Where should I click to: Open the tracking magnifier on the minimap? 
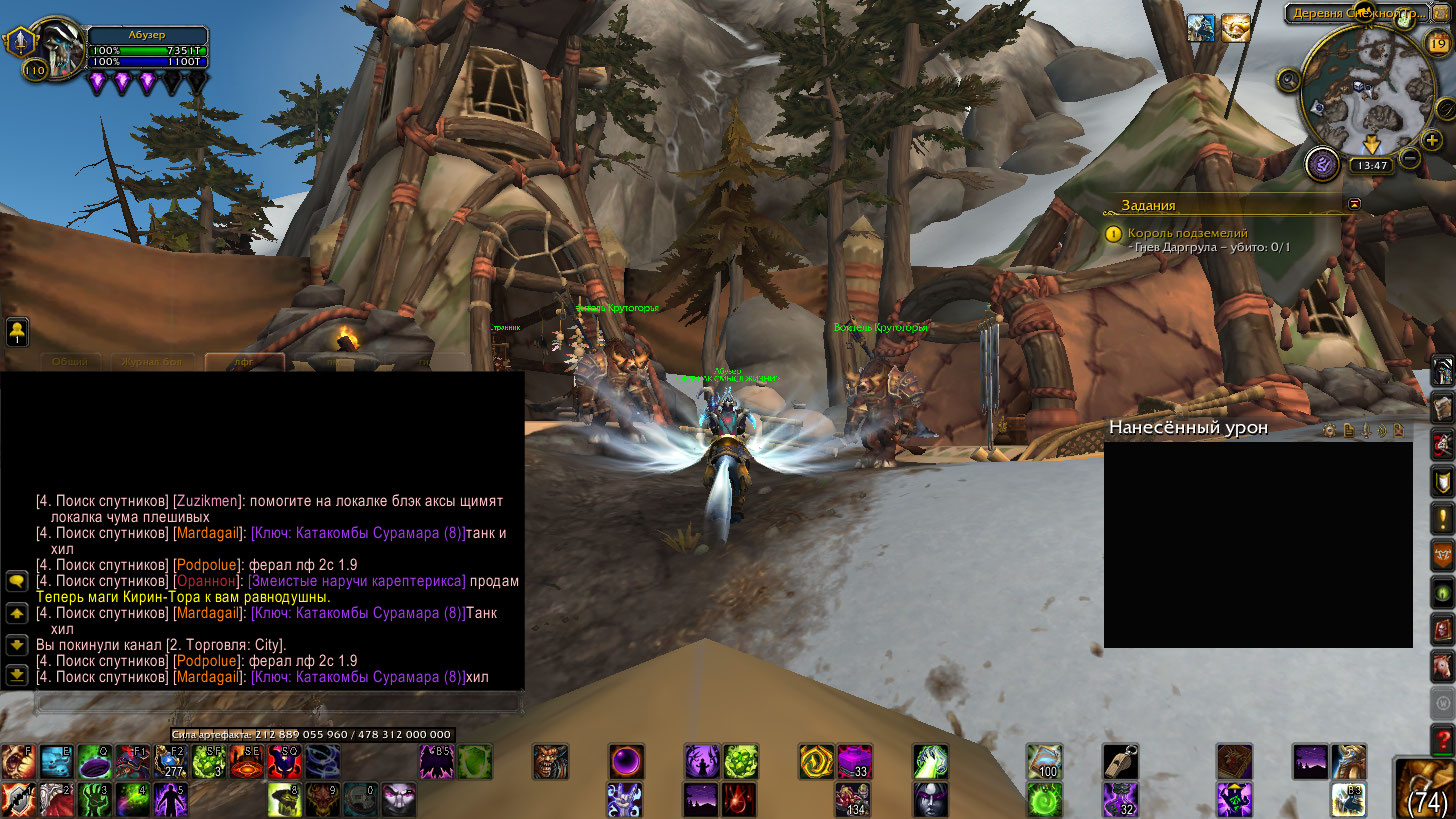(x=1289, y=79)
